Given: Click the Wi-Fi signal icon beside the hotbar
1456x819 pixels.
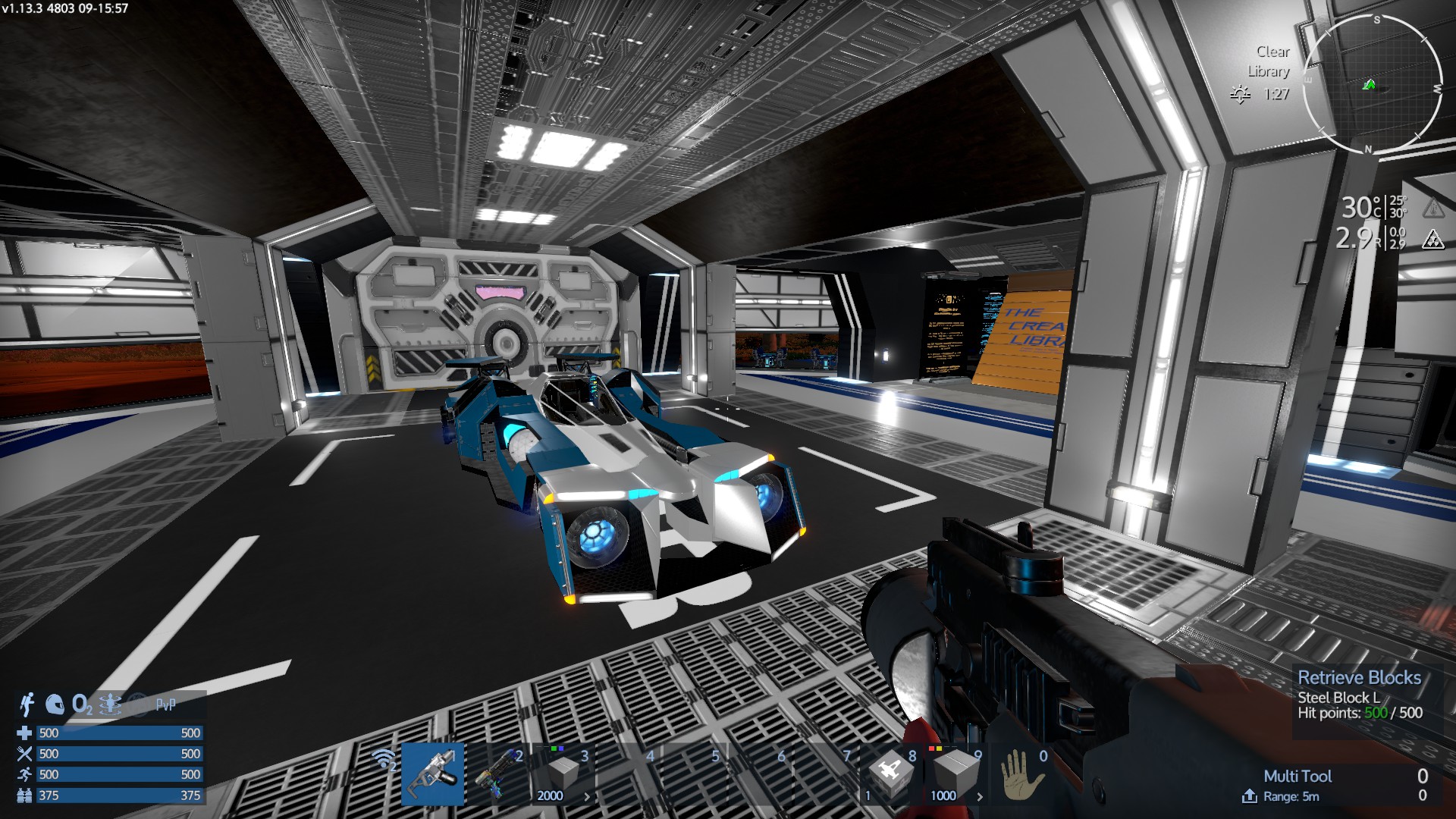Looking at the screenshot, I should point(384,759).
